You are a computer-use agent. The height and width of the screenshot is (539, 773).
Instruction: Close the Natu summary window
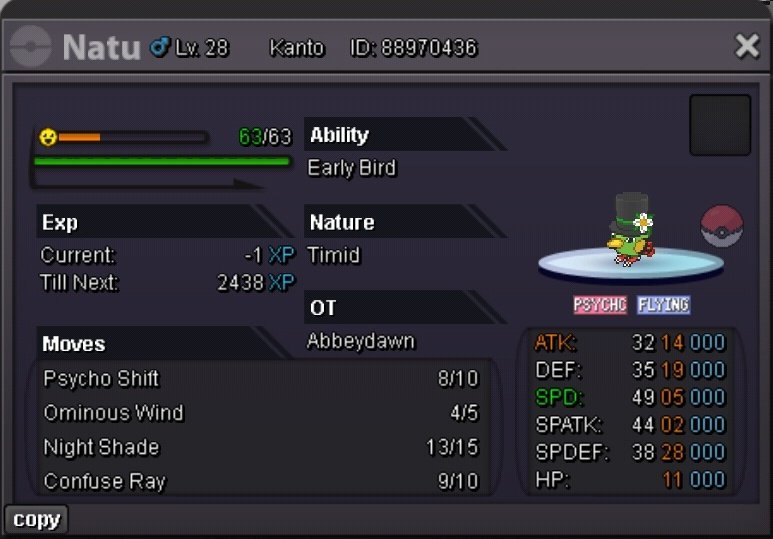click(747, 46)
